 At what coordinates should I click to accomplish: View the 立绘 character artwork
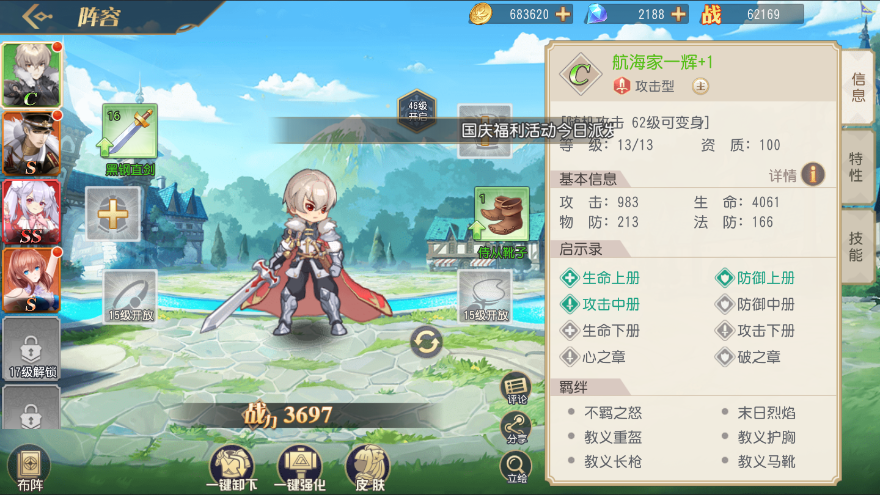[x=515, y=466]
